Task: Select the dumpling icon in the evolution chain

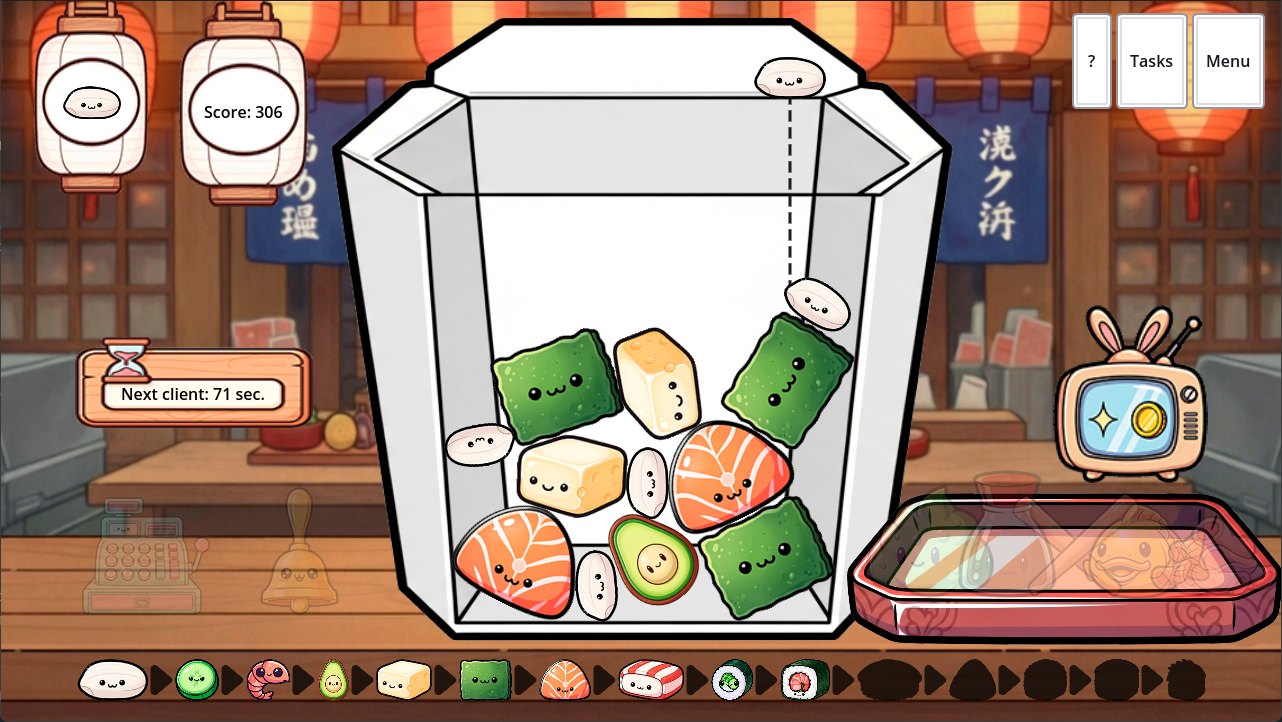Action: click(x=113, y=678)
